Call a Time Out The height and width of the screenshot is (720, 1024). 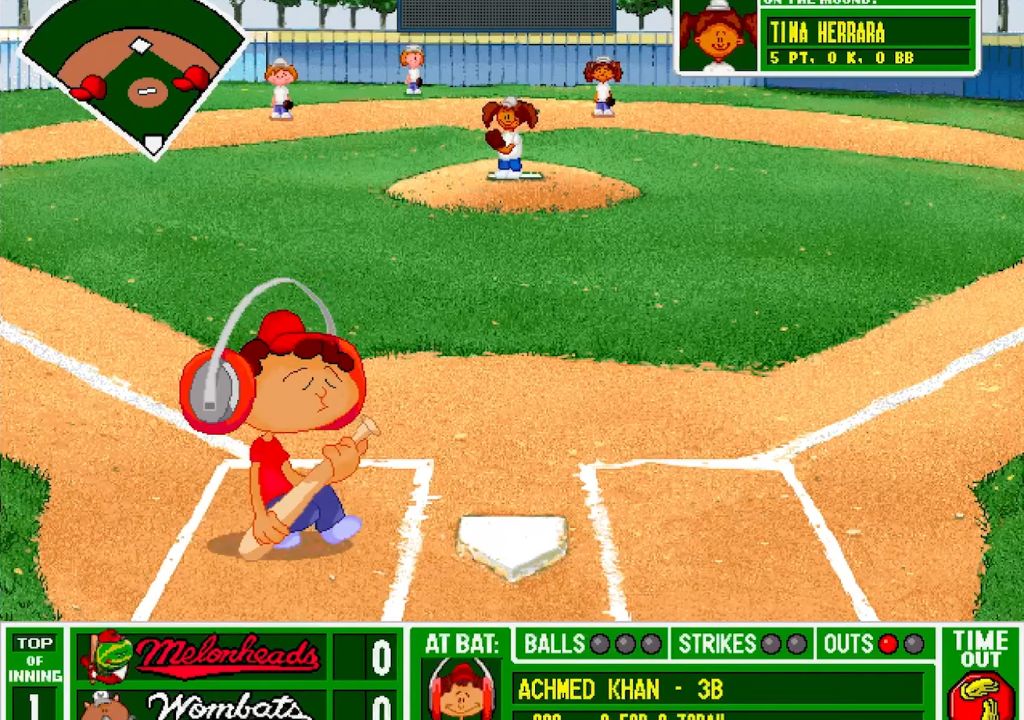tap(980, 672)
